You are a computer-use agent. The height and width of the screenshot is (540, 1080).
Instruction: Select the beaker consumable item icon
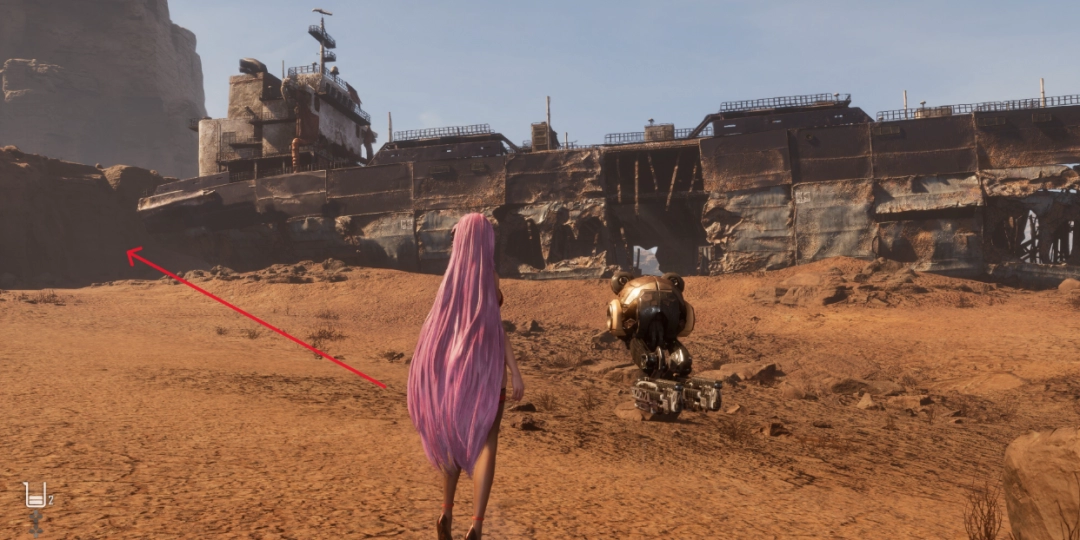pyautogui.click(x=36, y=495)
